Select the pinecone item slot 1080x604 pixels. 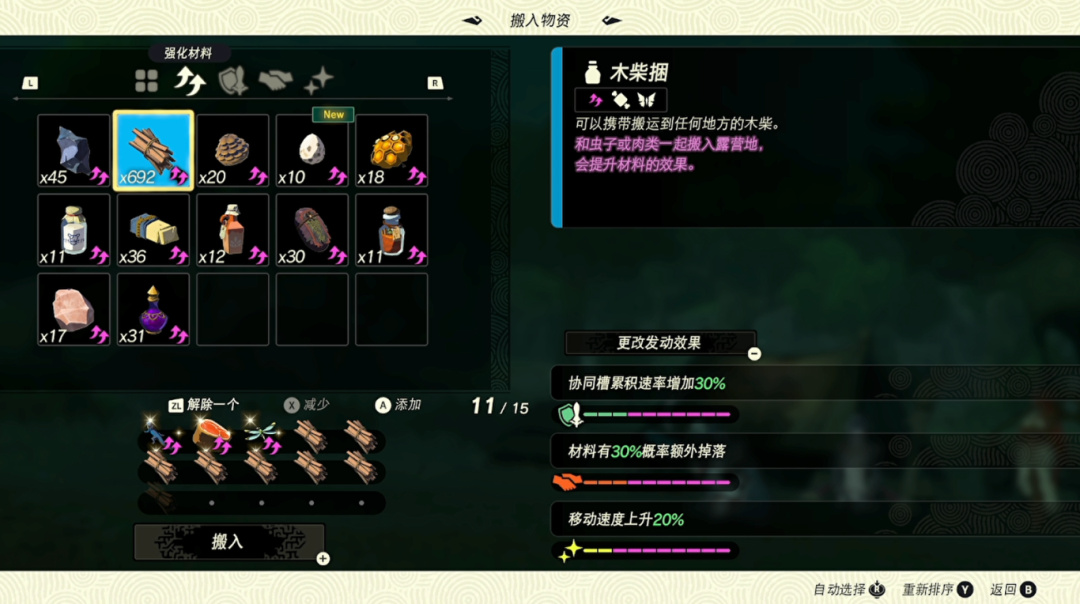pos(233,150)
